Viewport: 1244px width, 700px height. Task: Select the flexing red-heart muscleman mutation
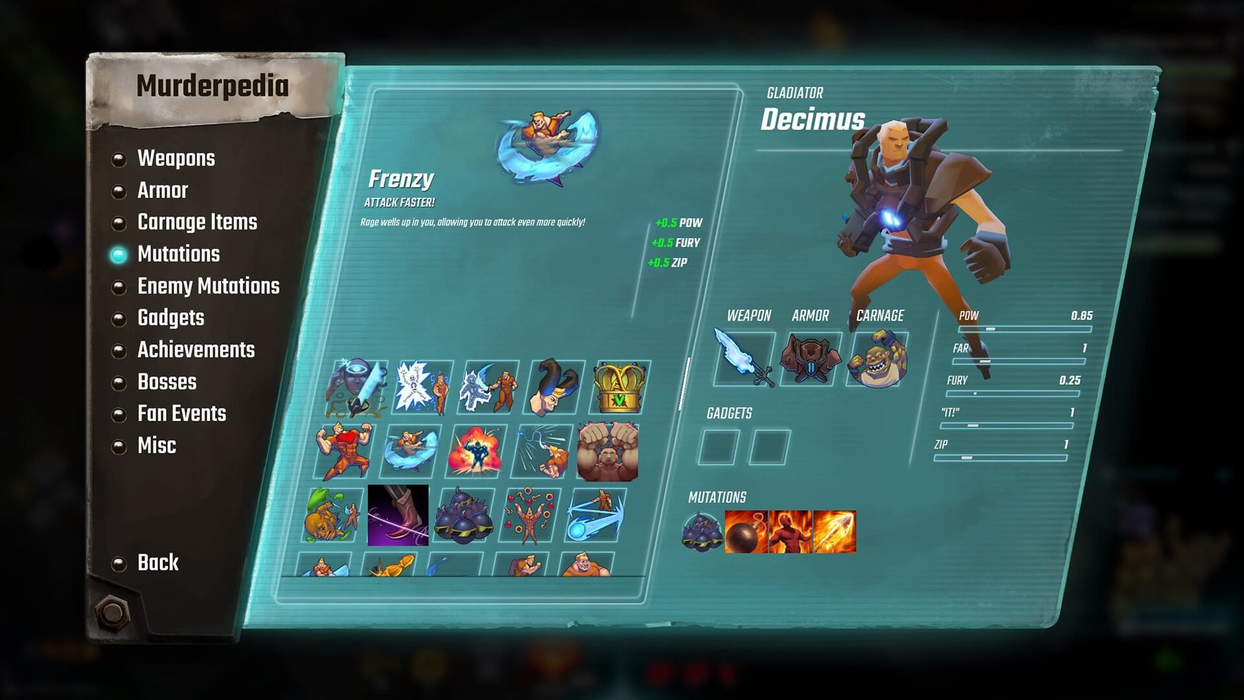[x=345, y=451]
